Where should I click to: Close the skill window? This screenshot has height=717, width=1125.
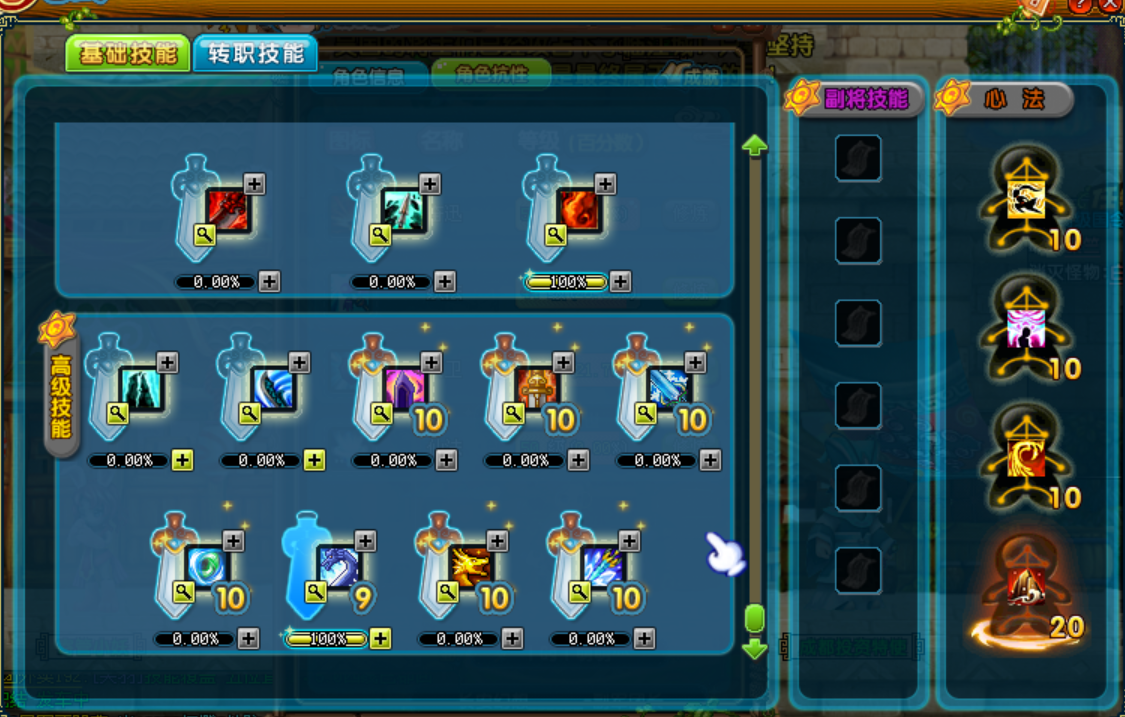[x=1109, y=5]
